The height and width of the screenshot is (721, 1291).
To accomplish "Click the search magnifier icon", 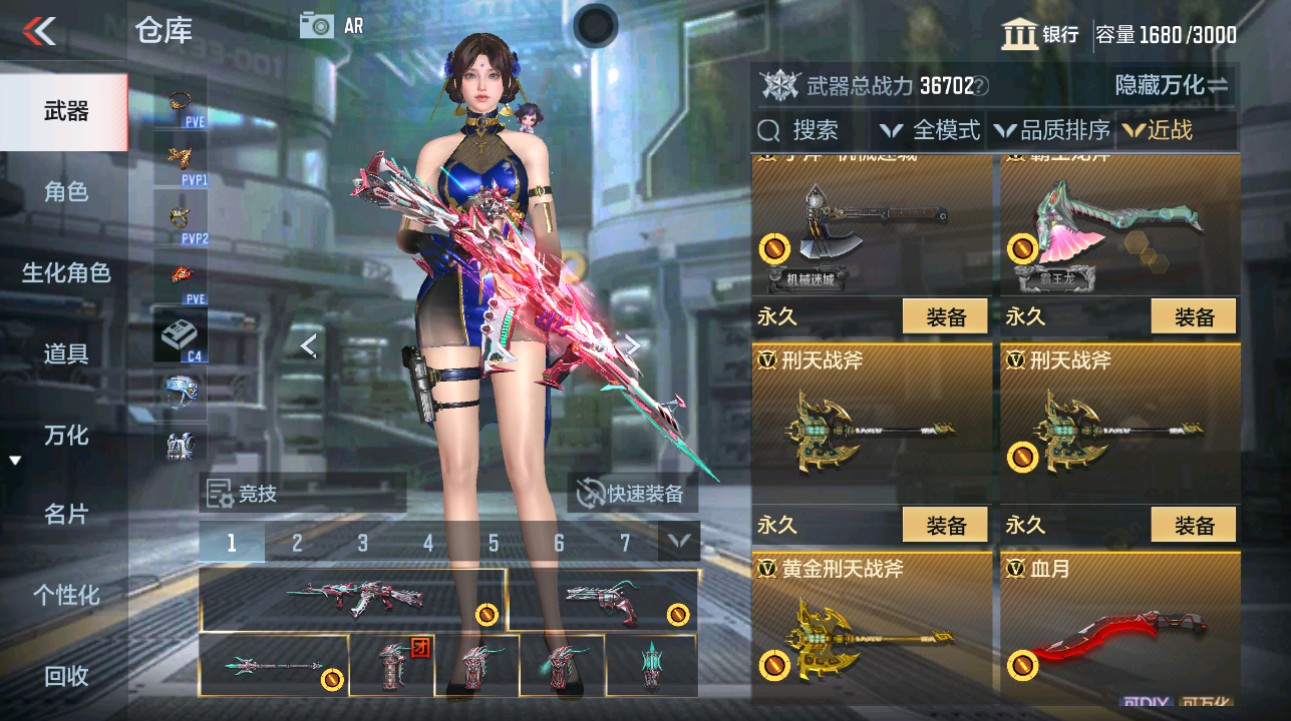I will (x=767, y=130).
